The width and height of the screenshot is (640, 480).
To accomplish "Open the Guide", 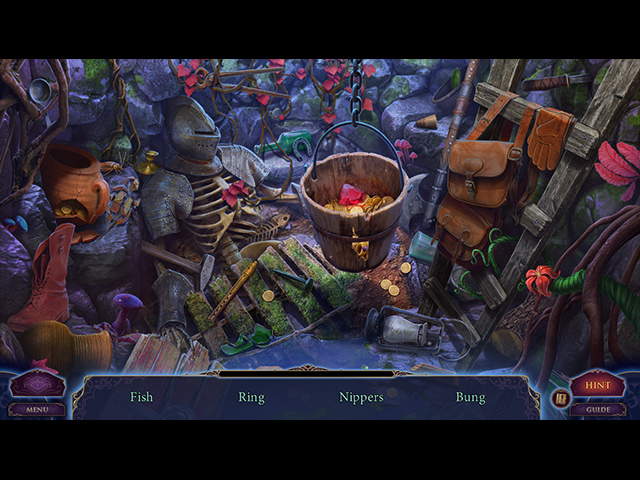I will (598, 409).
